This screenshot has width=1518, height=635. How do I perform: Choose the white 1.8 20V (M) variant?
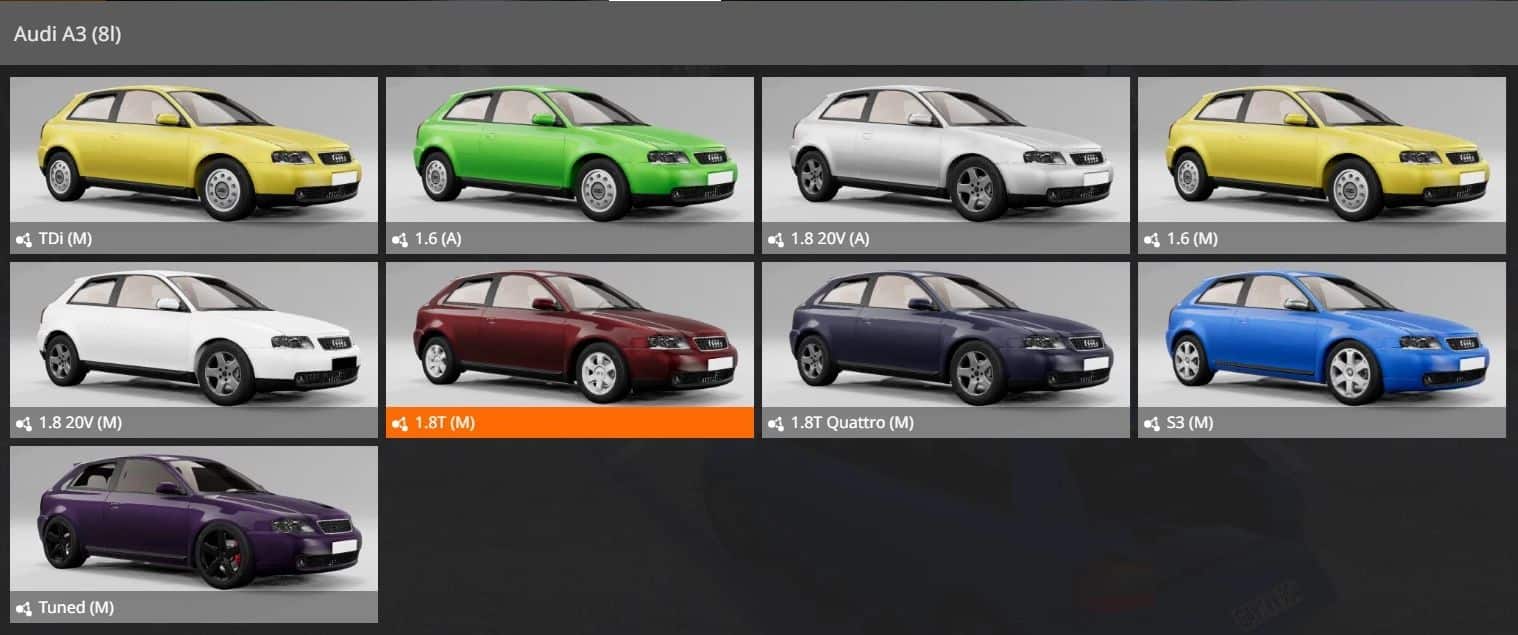point(194,348)
